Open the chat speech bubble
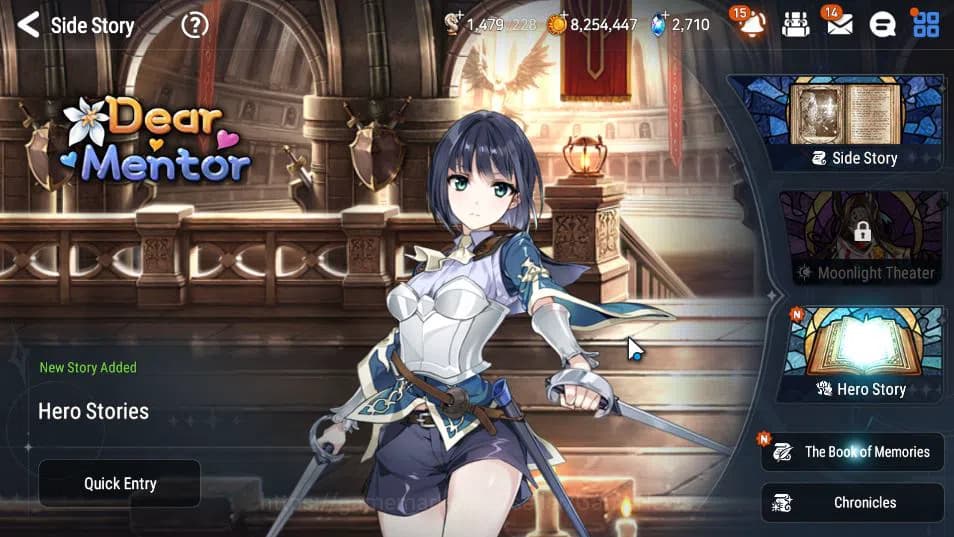 882,25
